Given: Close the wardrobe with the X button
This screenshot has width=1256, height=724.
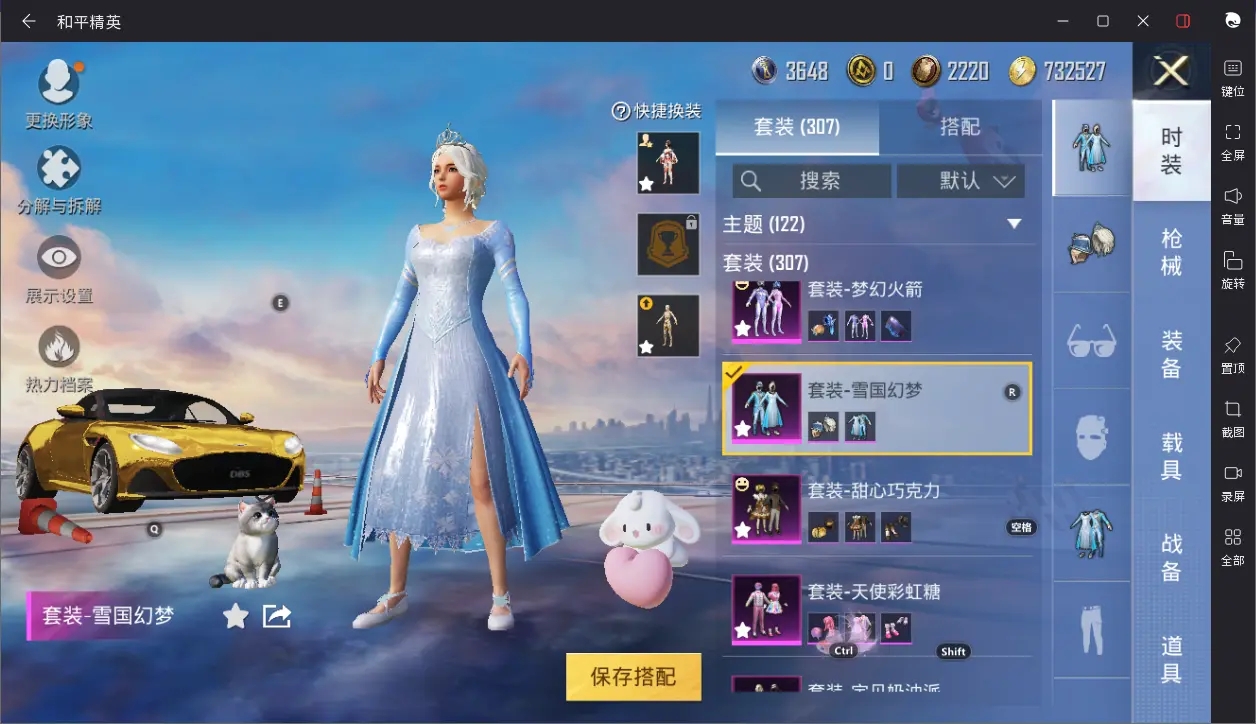Looking at the screenshot, I should click(x=1170, y=71).
